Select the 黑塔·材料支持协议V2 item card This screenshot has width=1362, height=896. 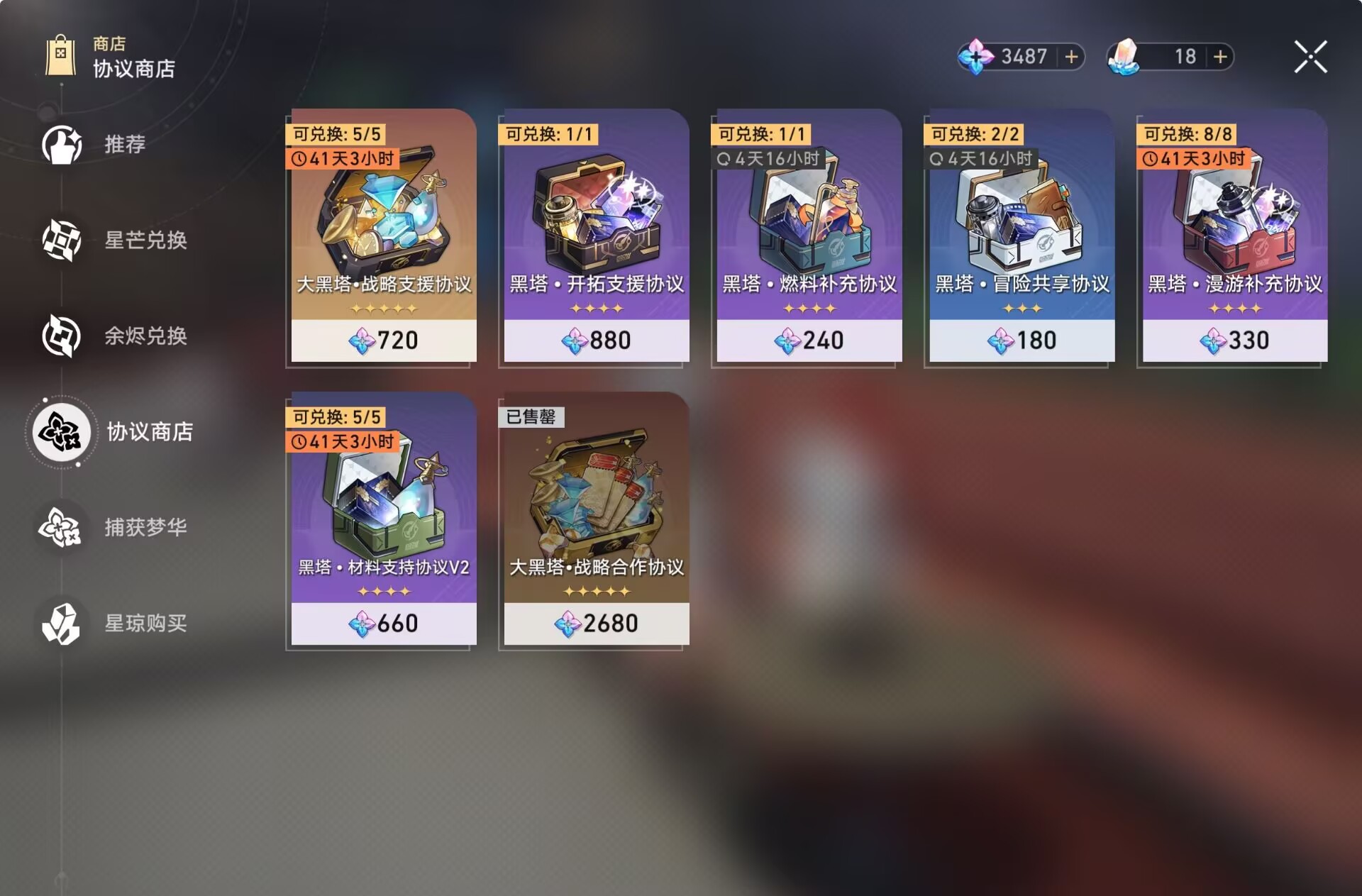click(x=382, y=518)
